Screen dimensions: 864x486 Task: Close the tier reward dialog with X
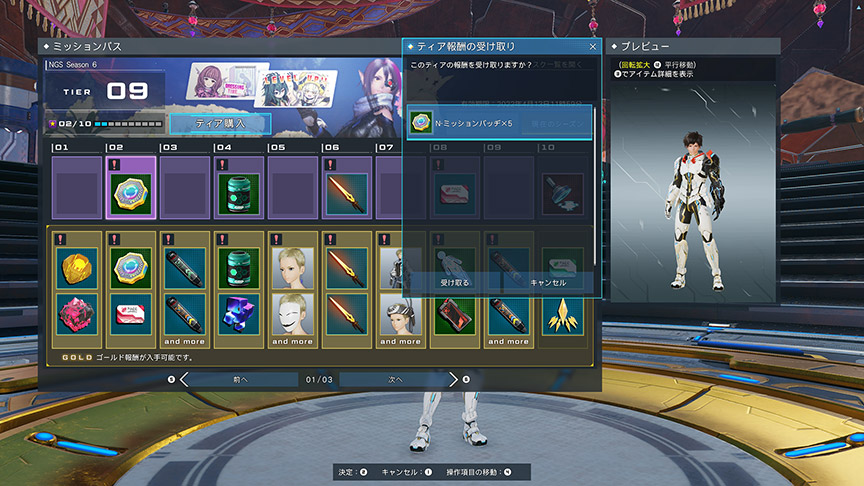pos(592,46)
